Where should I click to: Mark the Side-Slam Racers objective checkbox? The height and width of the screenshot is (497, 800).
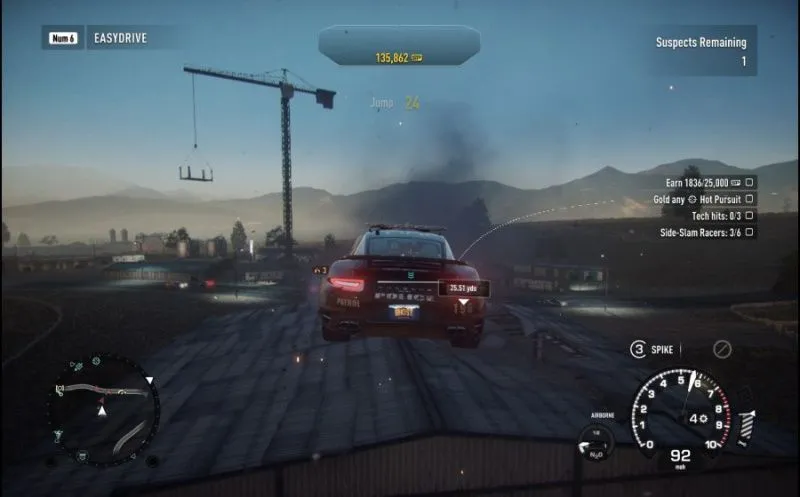tap(750, 231)
